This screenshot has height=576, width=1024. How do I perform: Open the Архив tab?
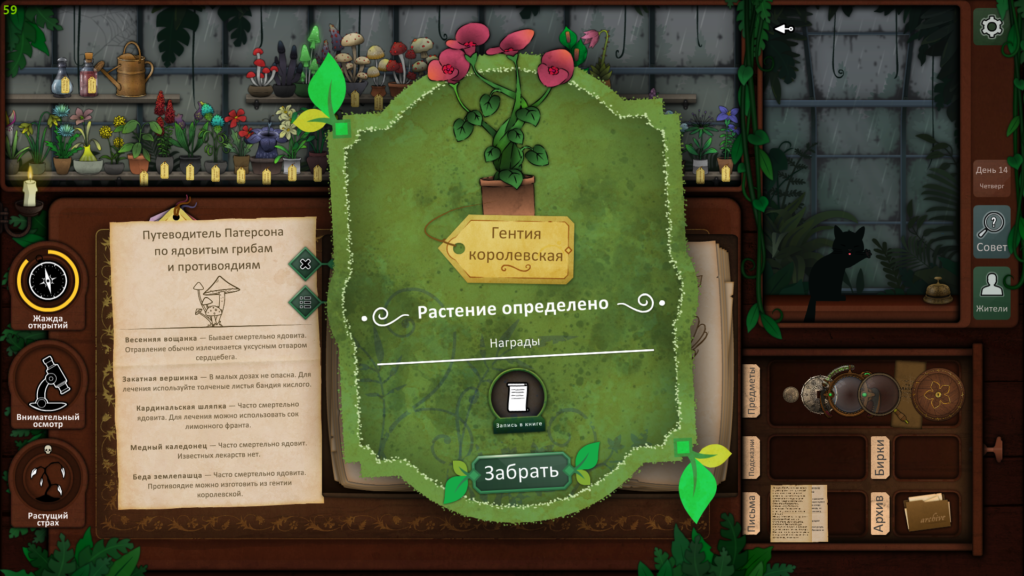coord(879,513)
